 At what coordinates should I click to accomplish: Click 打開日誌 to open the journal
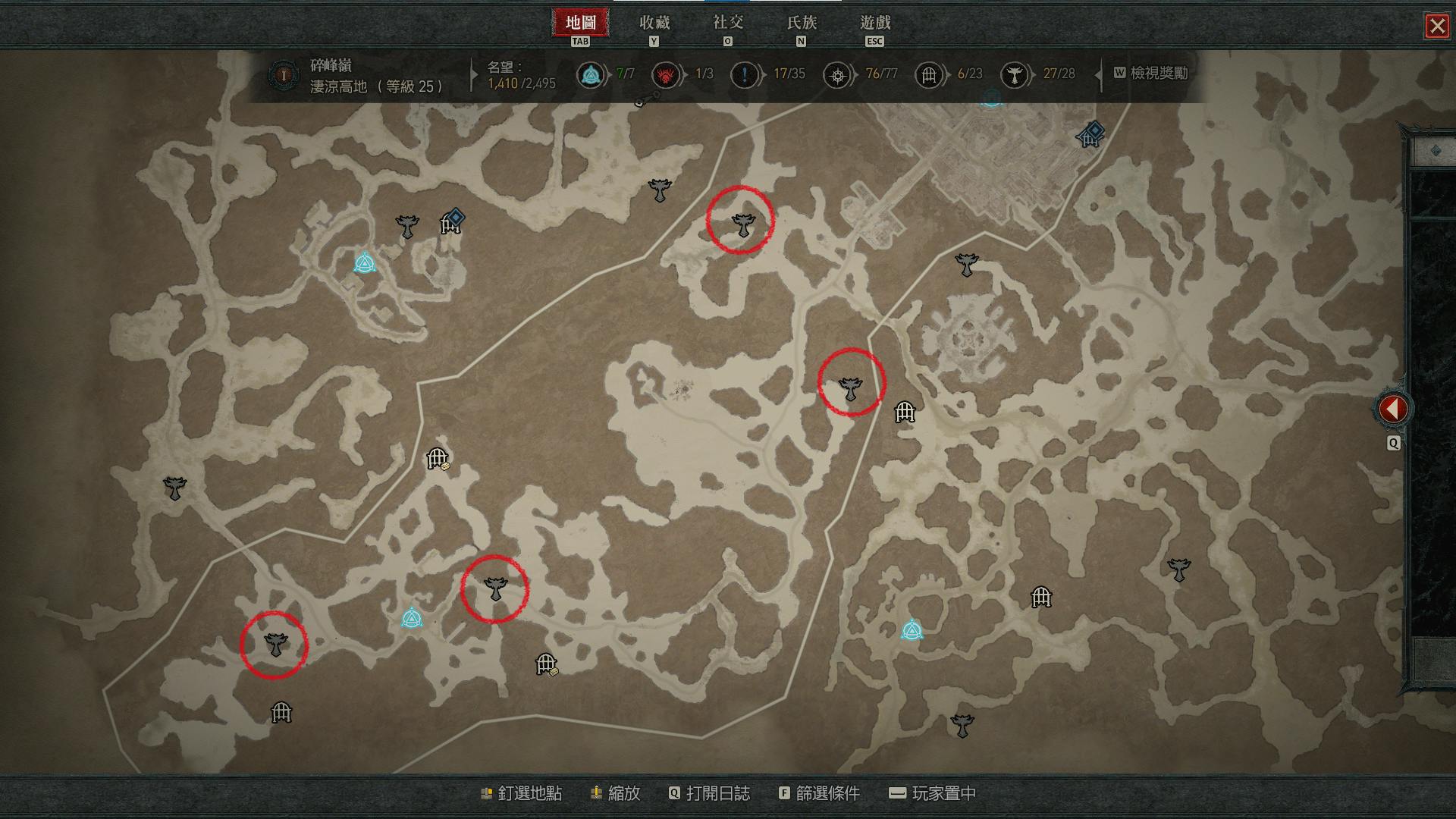709,793
